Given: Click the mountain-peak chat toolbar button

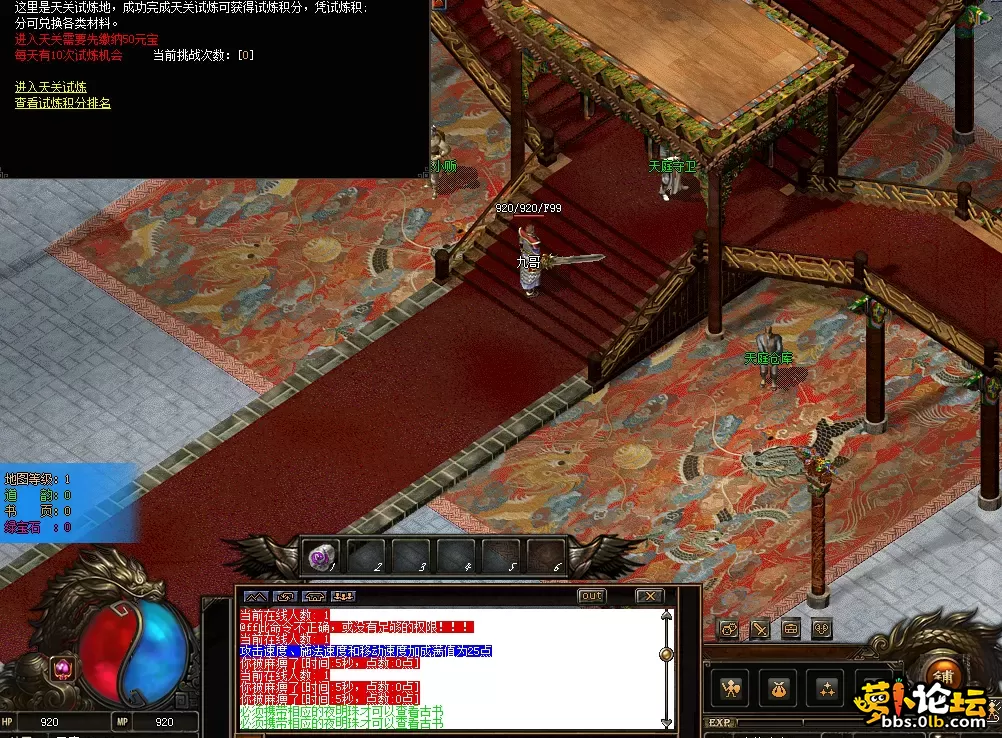Looking at the screenshot, I should (x=256, y=597).
